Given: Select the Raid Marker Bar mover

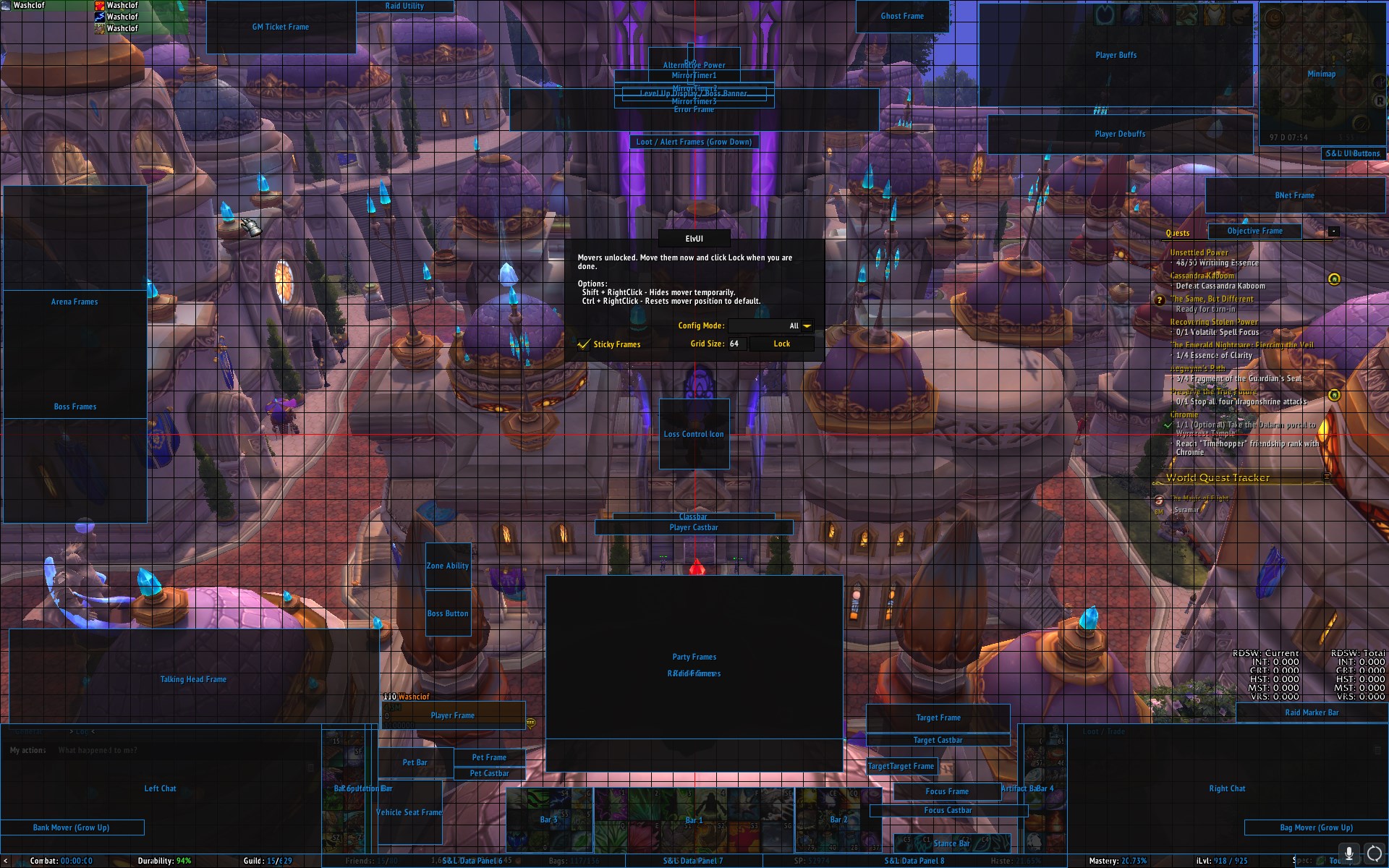Looking at the screenshot, I should click(1311, 712).
